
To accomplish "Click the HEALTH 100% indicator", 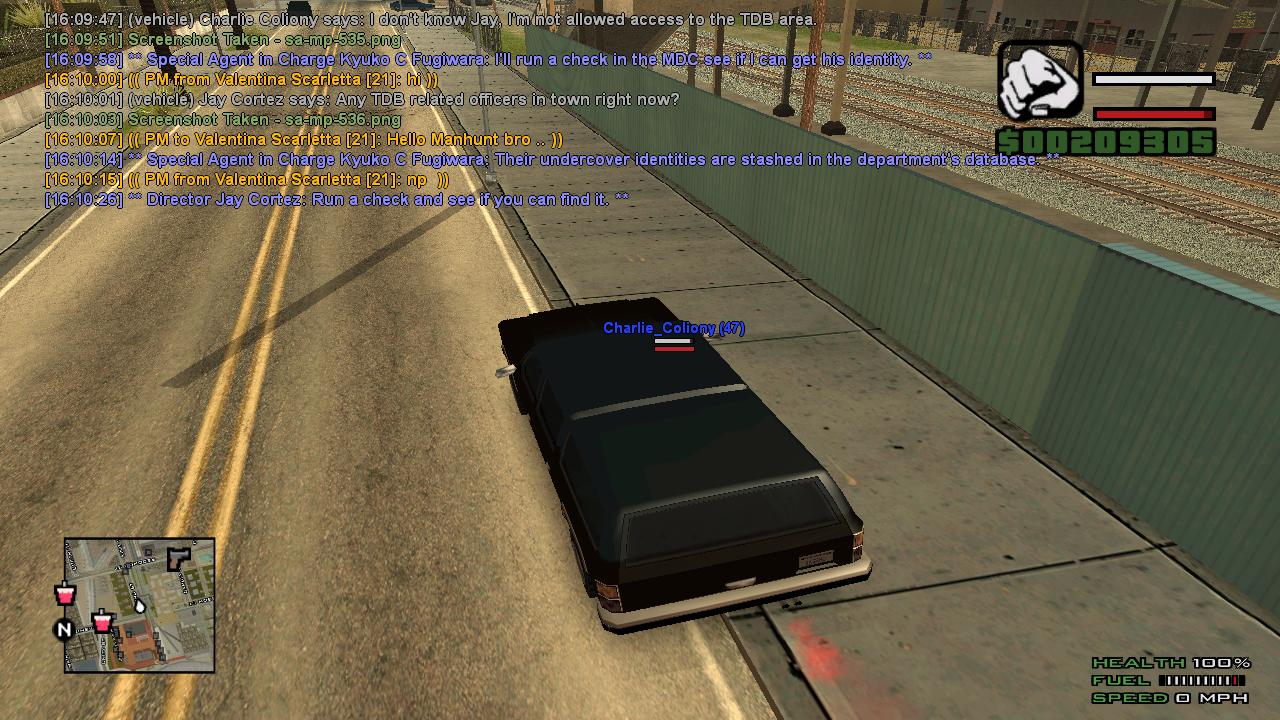I will [x=1172, y=662].
